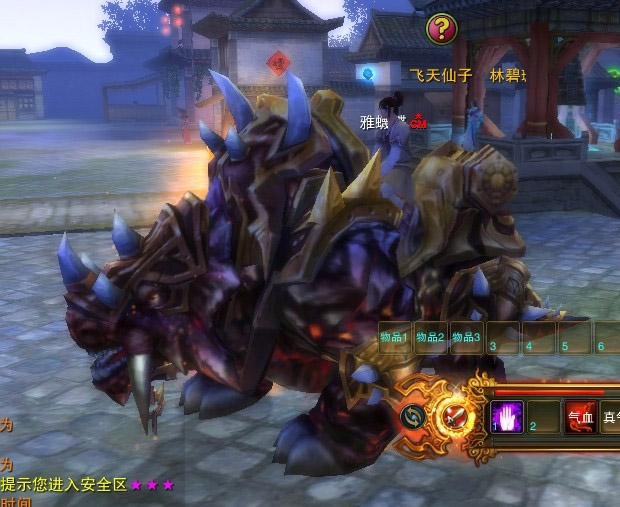Open the red question mark help icon
620x507 pixels.
(x=441, y=28)
